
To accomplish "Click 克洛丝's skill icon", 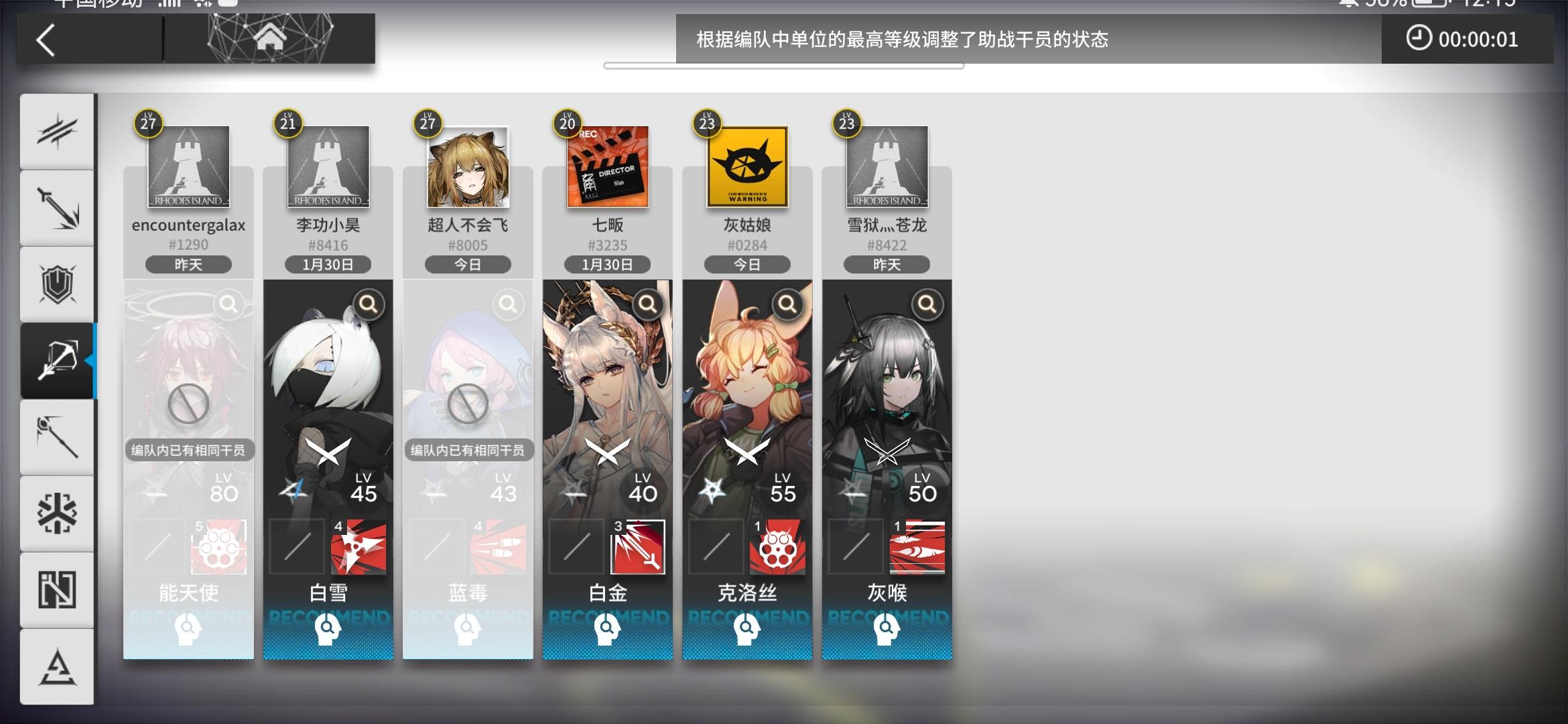I will point(776,547).
